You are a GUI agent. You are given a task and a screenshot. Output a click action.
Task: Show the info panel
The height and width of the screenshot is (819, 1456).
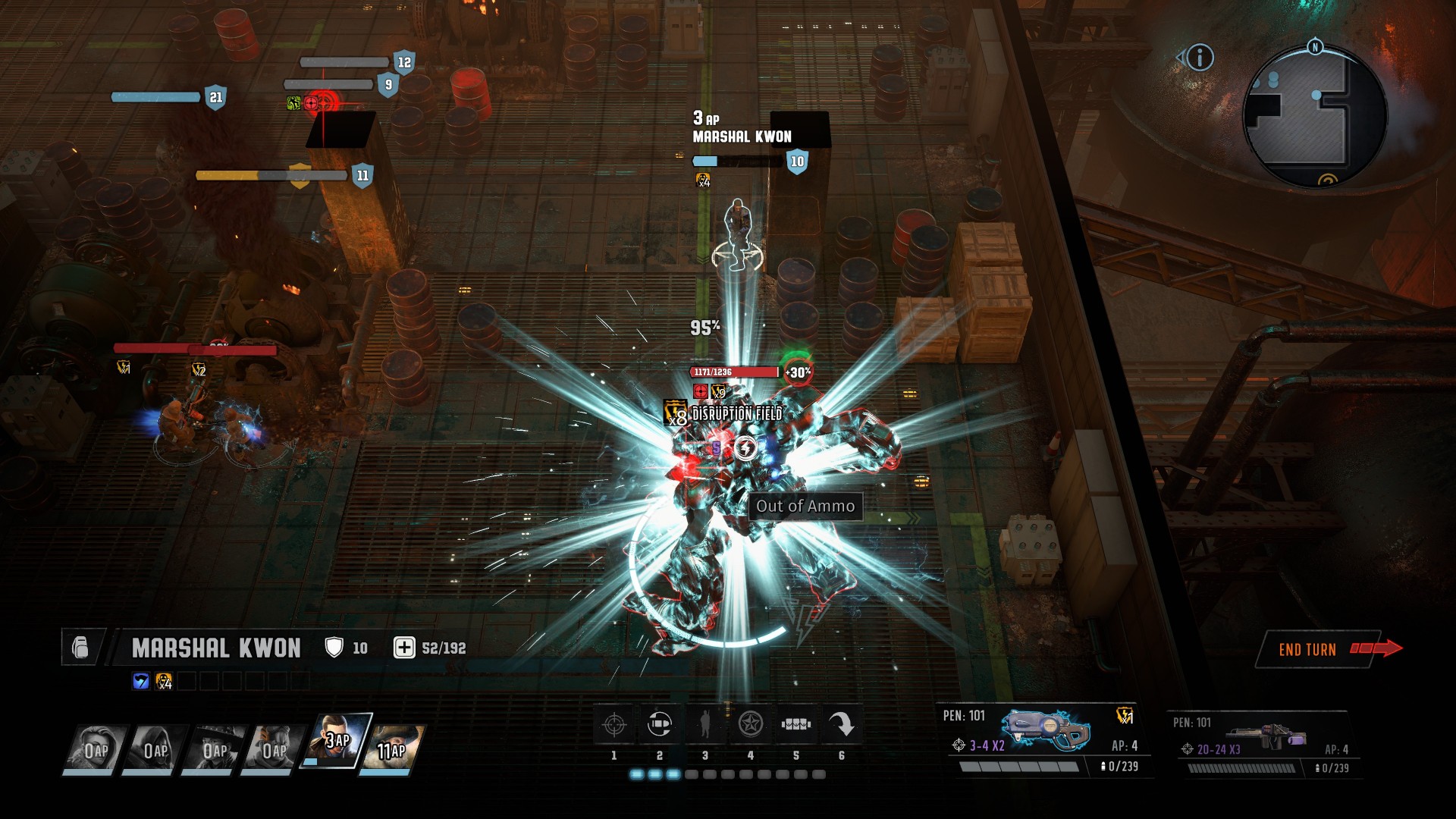pyautogui.click(x=1200, y=58)
